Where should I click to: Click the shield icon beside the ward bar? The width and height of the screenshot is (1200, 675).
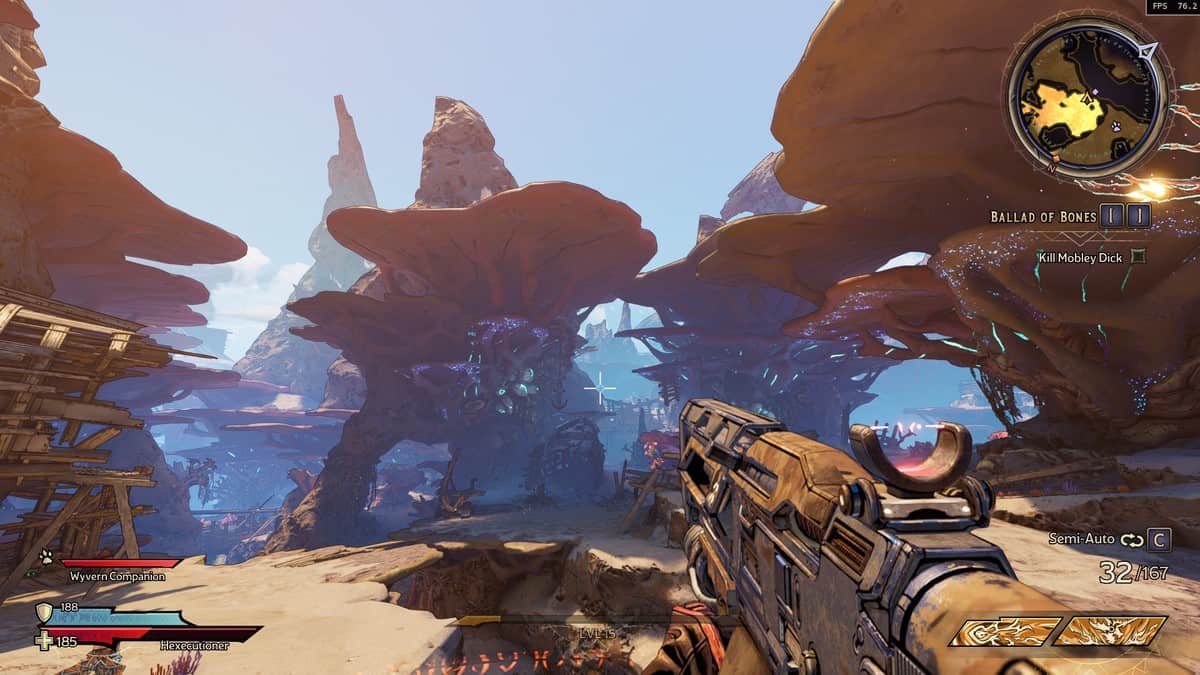(x=45, y=613)
